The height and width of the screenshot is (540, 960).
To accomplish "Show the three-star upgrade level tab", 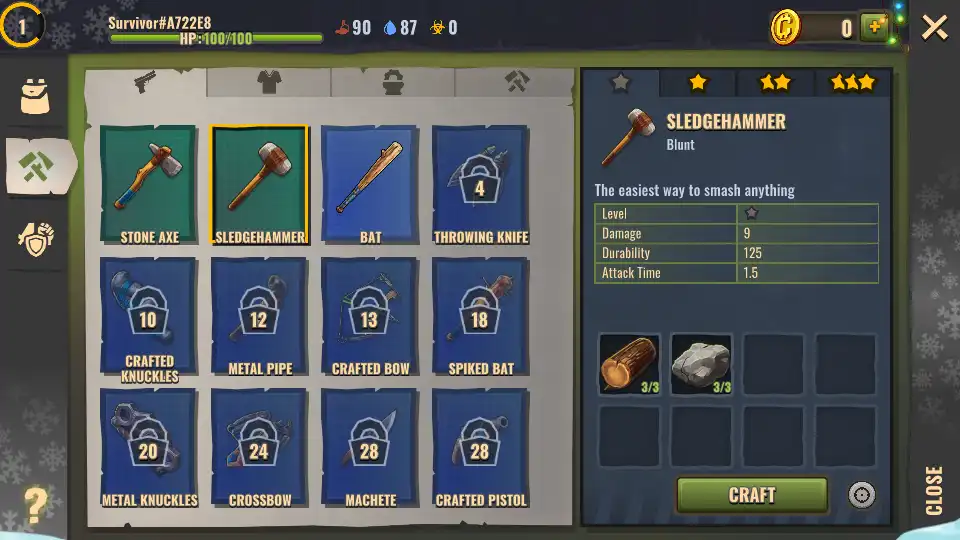I will coord(852,84).
